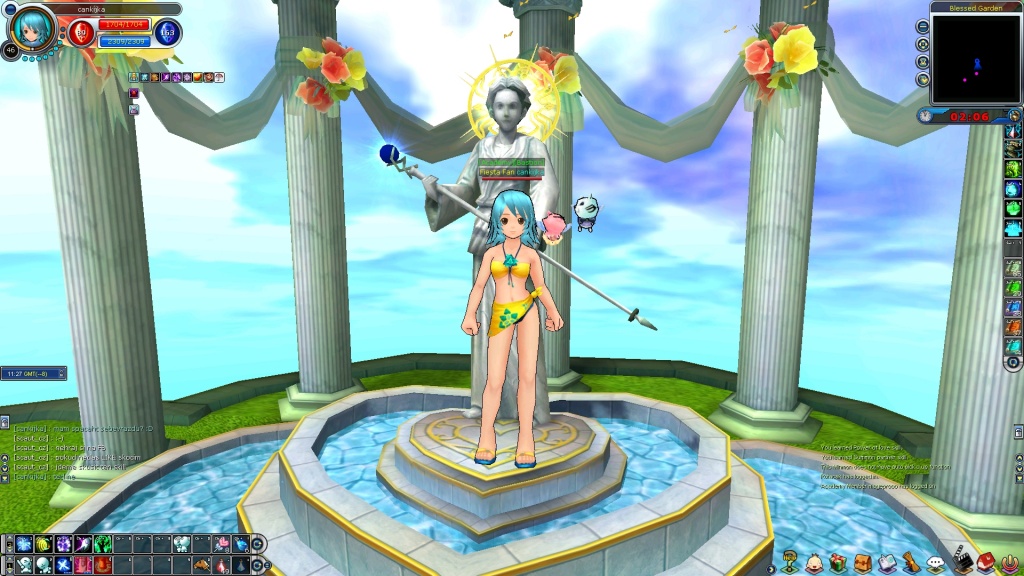Open the Help question mark menu
1024x576 pixels.
789,563
